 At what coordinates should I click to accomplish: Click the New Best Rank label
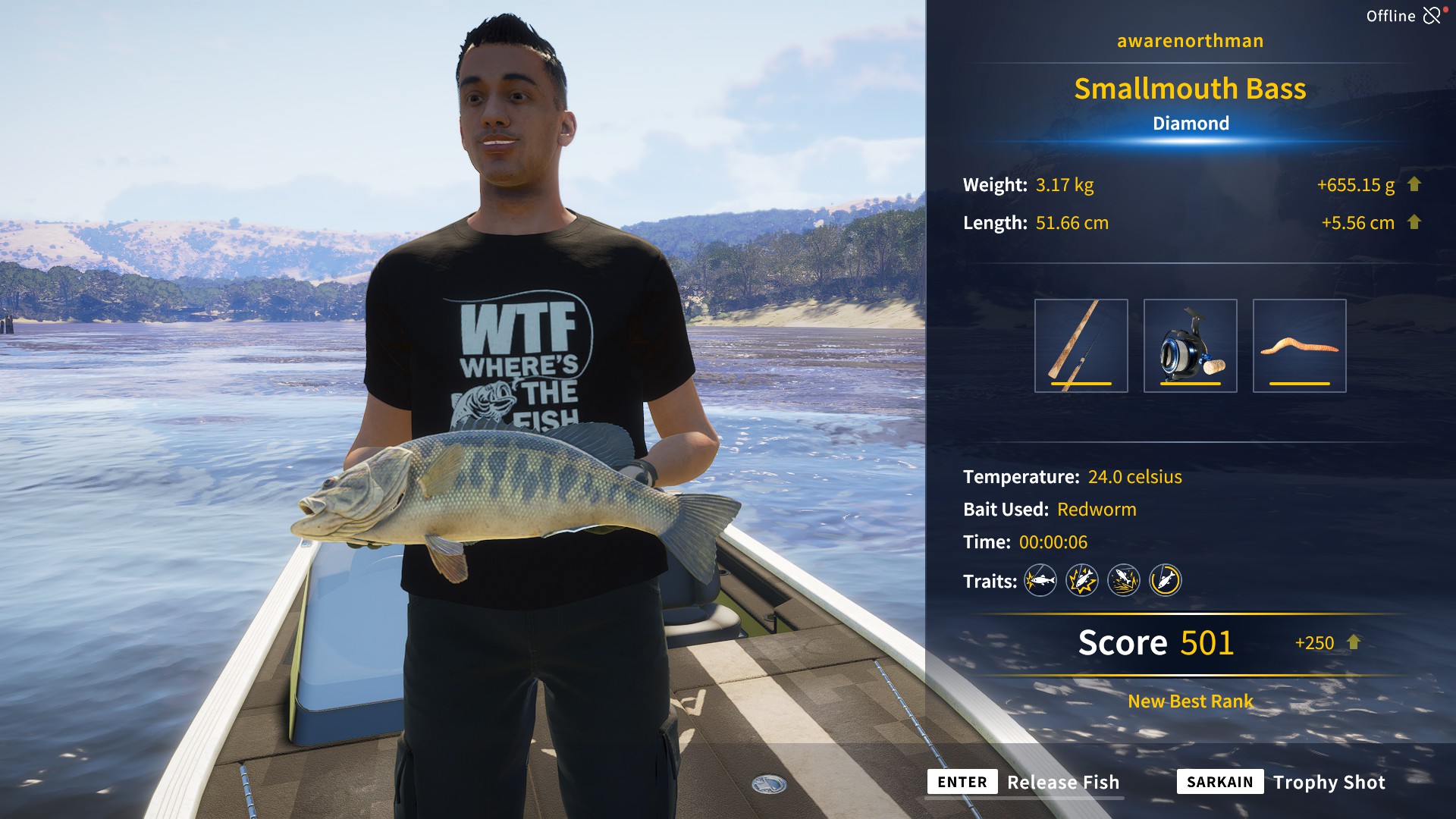click(1189, 701)
